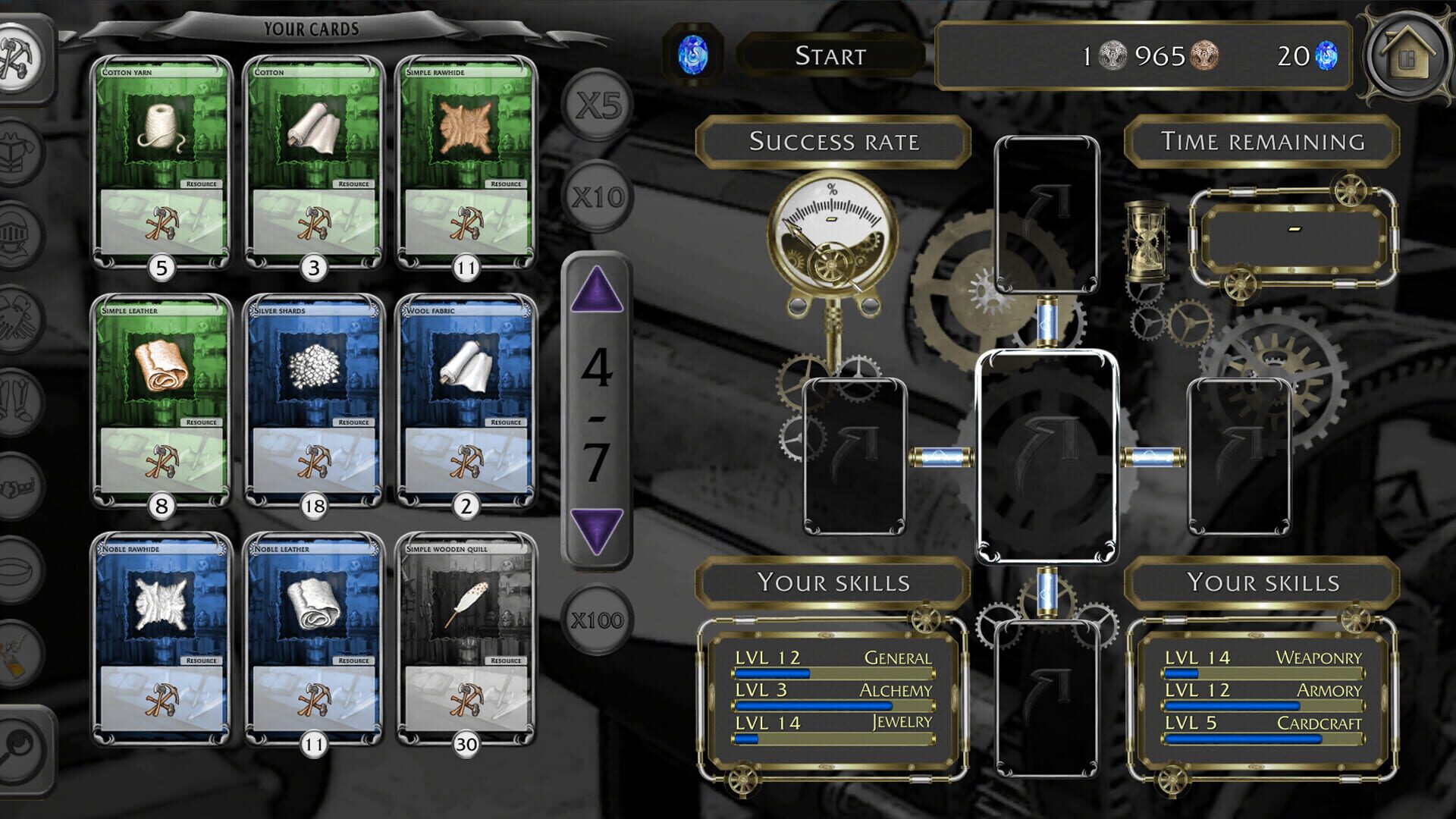
Task: Select the Simple Wooden Quill card
Action: (466, 639)
